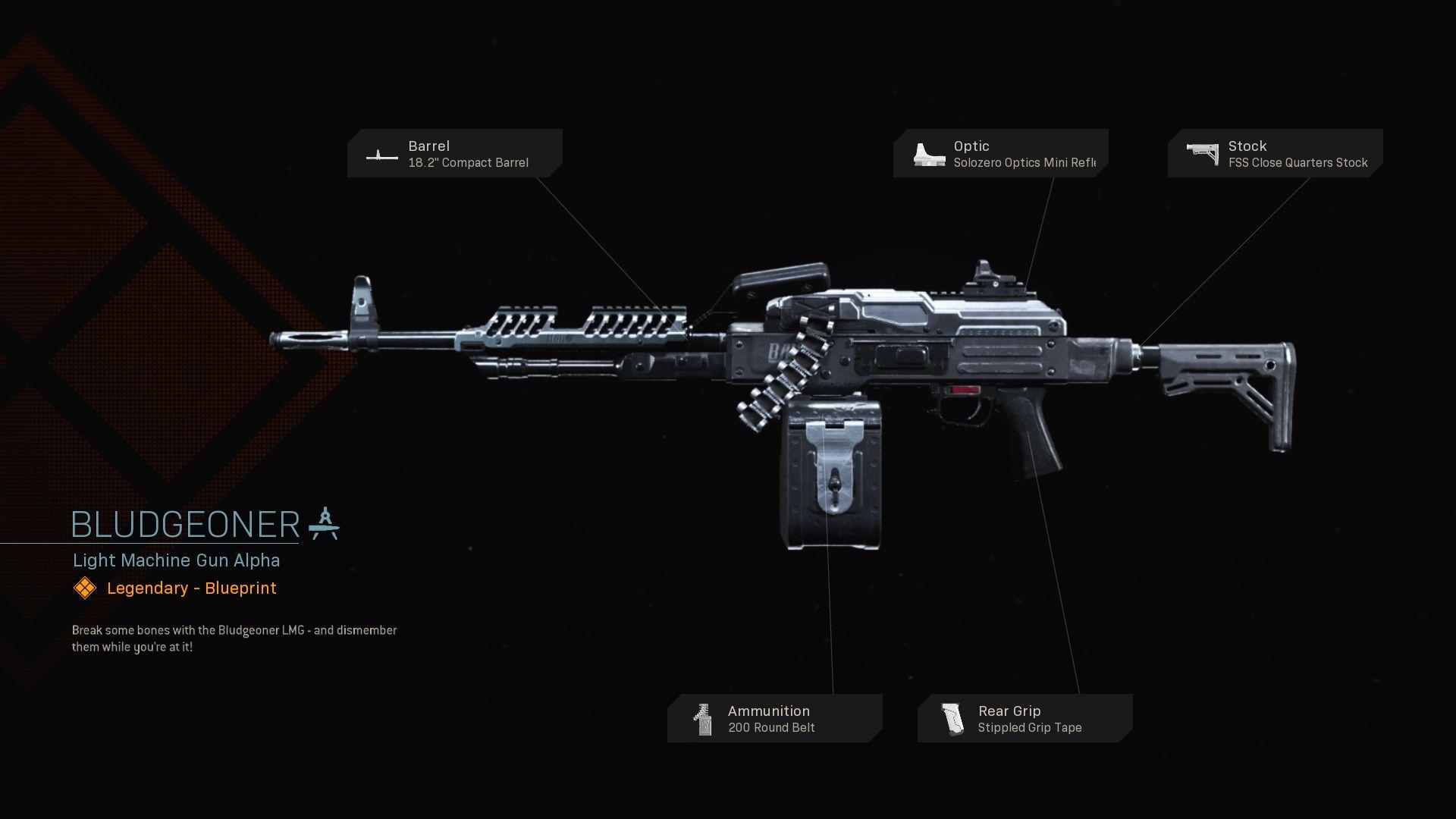Screen dimensions: 1456x819
Task: Expand the Rear Grip slot details
Action: pos(1024,718)
